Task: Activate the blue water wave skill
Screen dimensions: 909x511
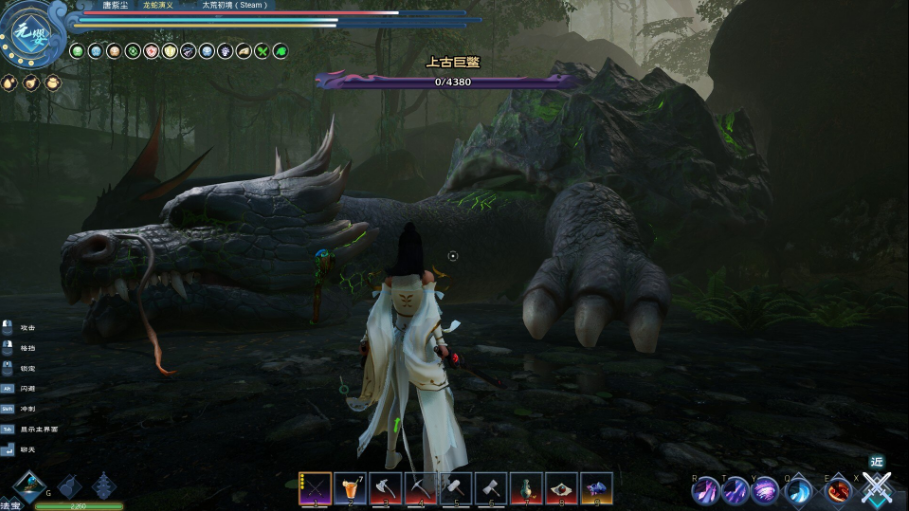Action: [799, 490]
